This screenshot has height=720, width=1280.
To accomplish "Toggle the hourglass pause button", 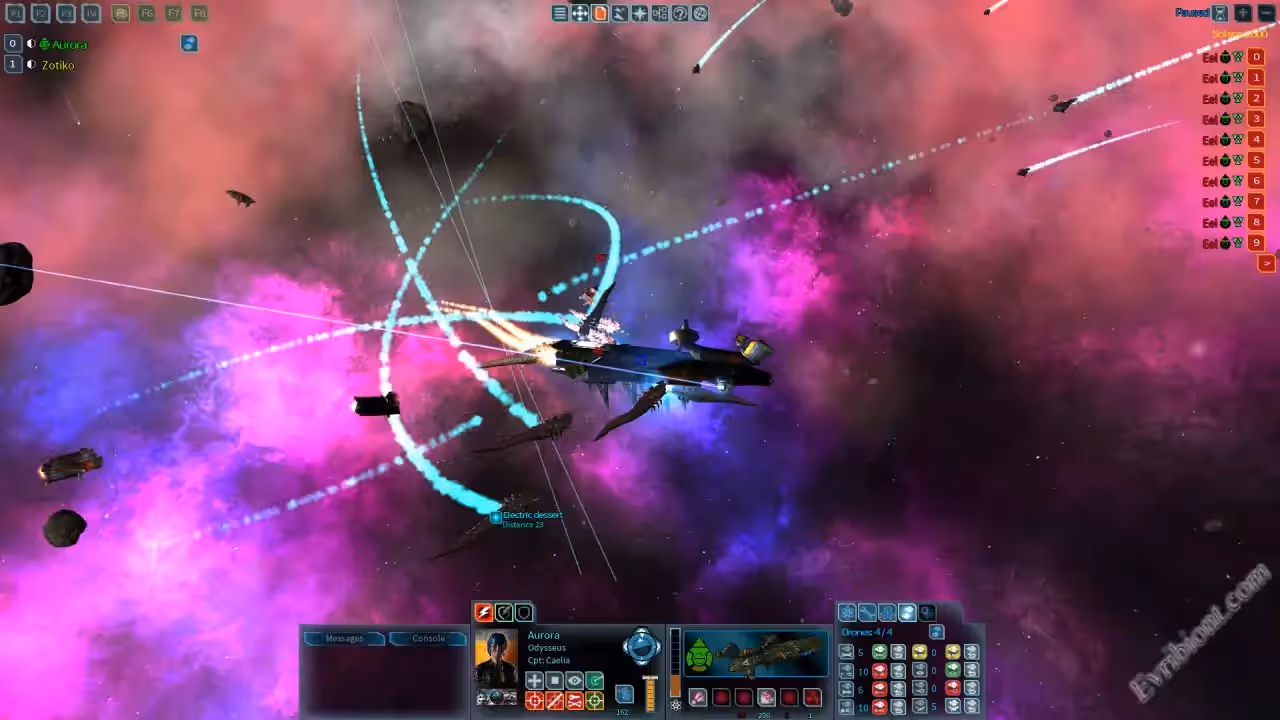I will point(1220,13).
